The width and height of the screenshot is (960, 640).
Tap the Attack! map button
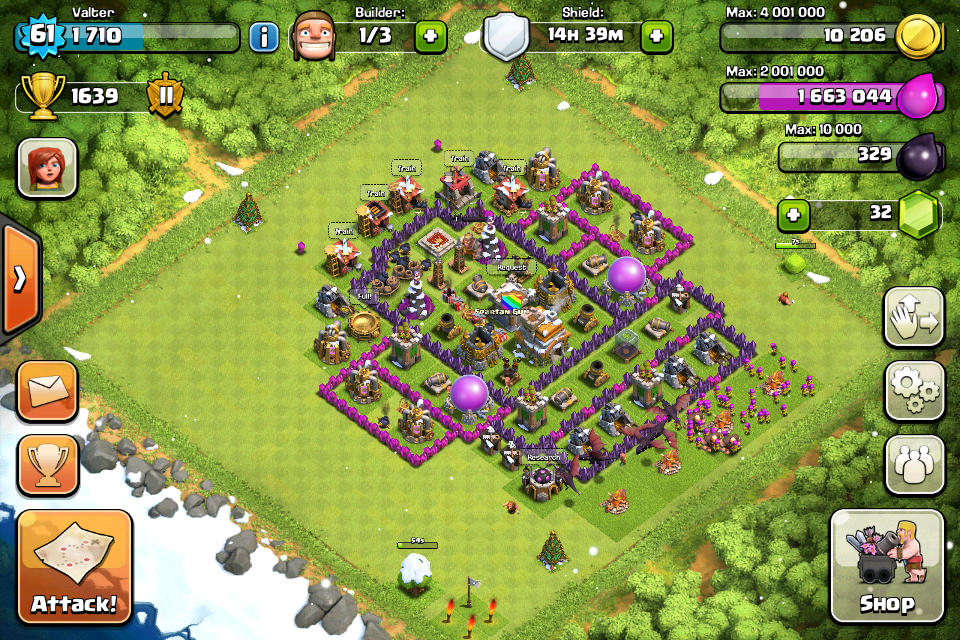point(74,567)
